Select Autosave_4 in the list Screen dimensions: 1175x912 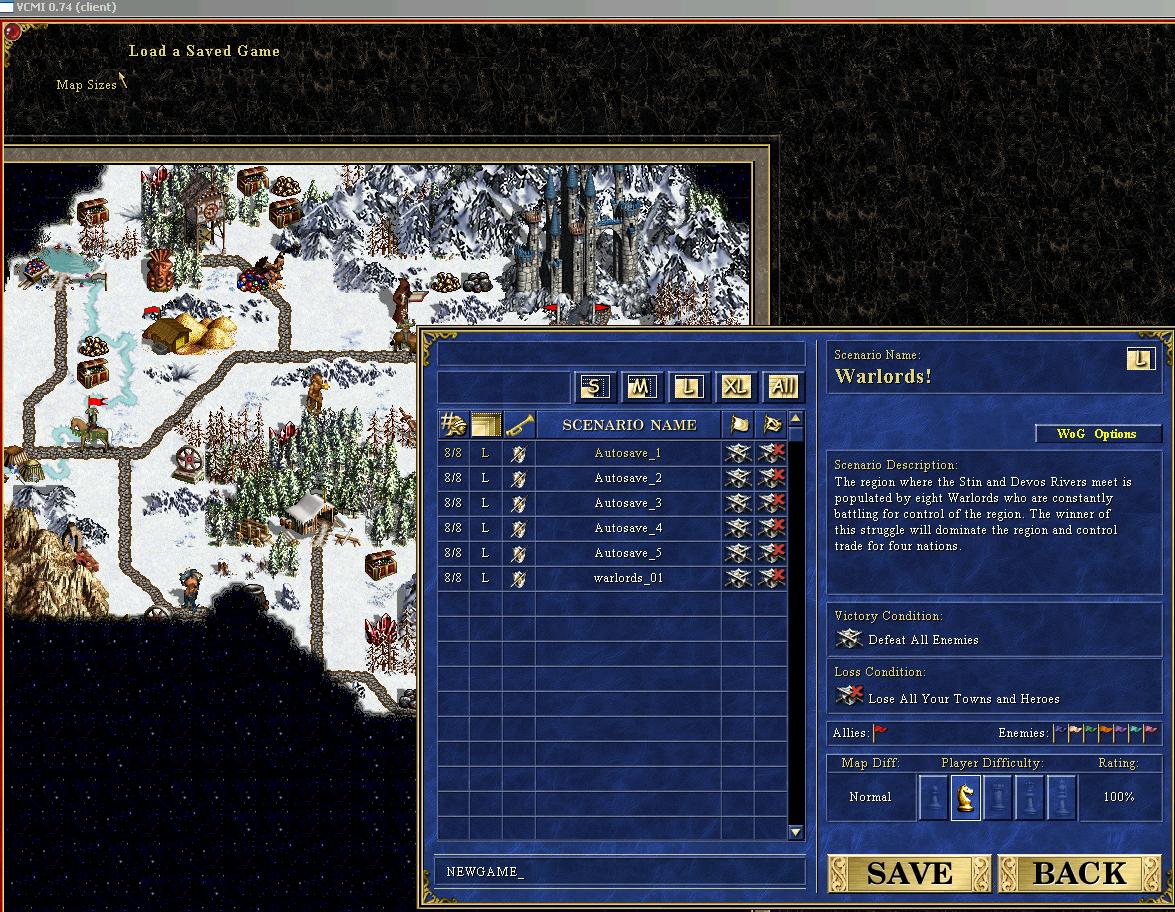[x=628, y=528]
